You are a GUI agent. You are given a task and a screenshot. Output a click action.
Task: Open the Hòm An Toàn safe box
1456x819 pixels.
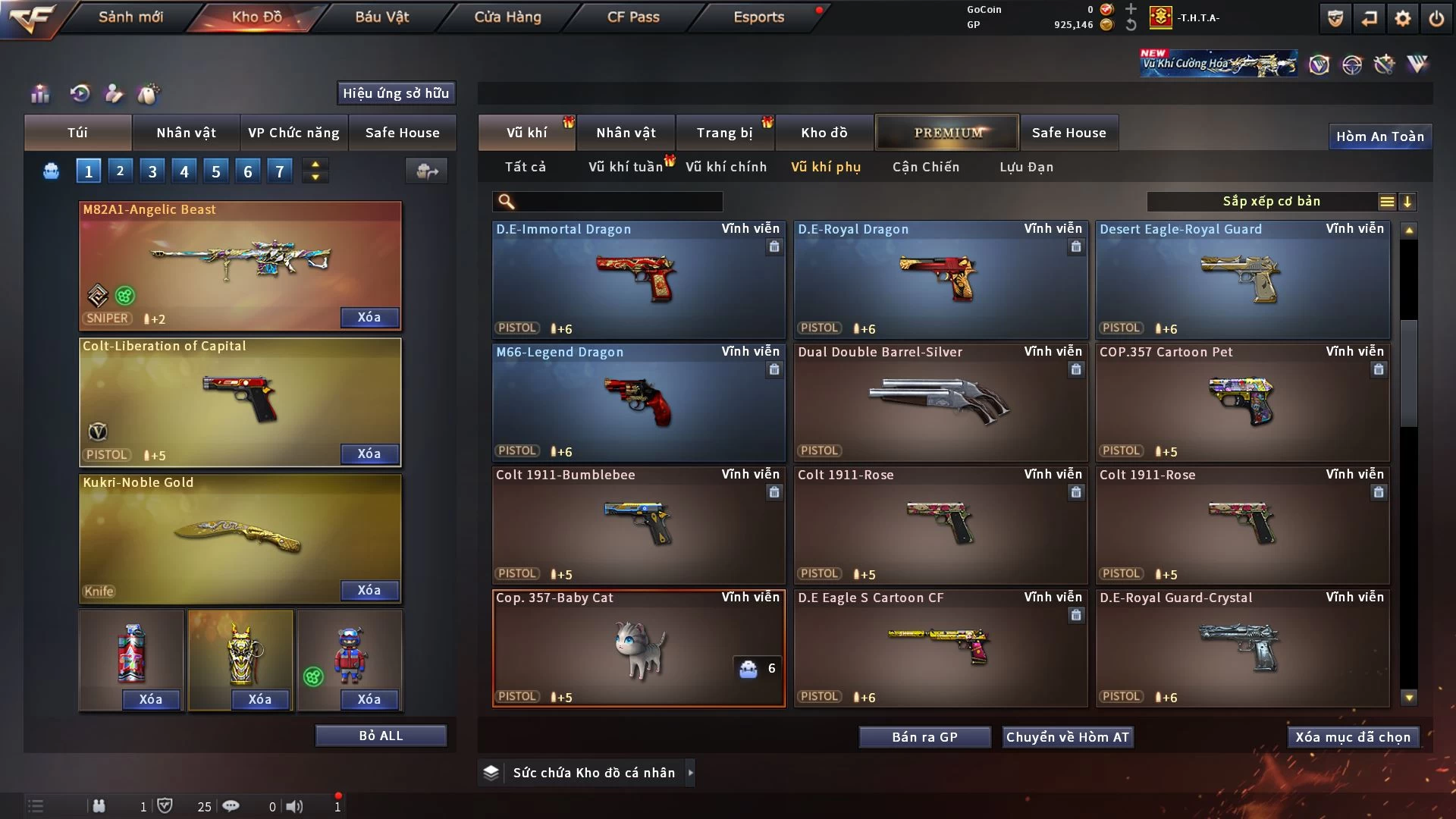(1379, 136)
